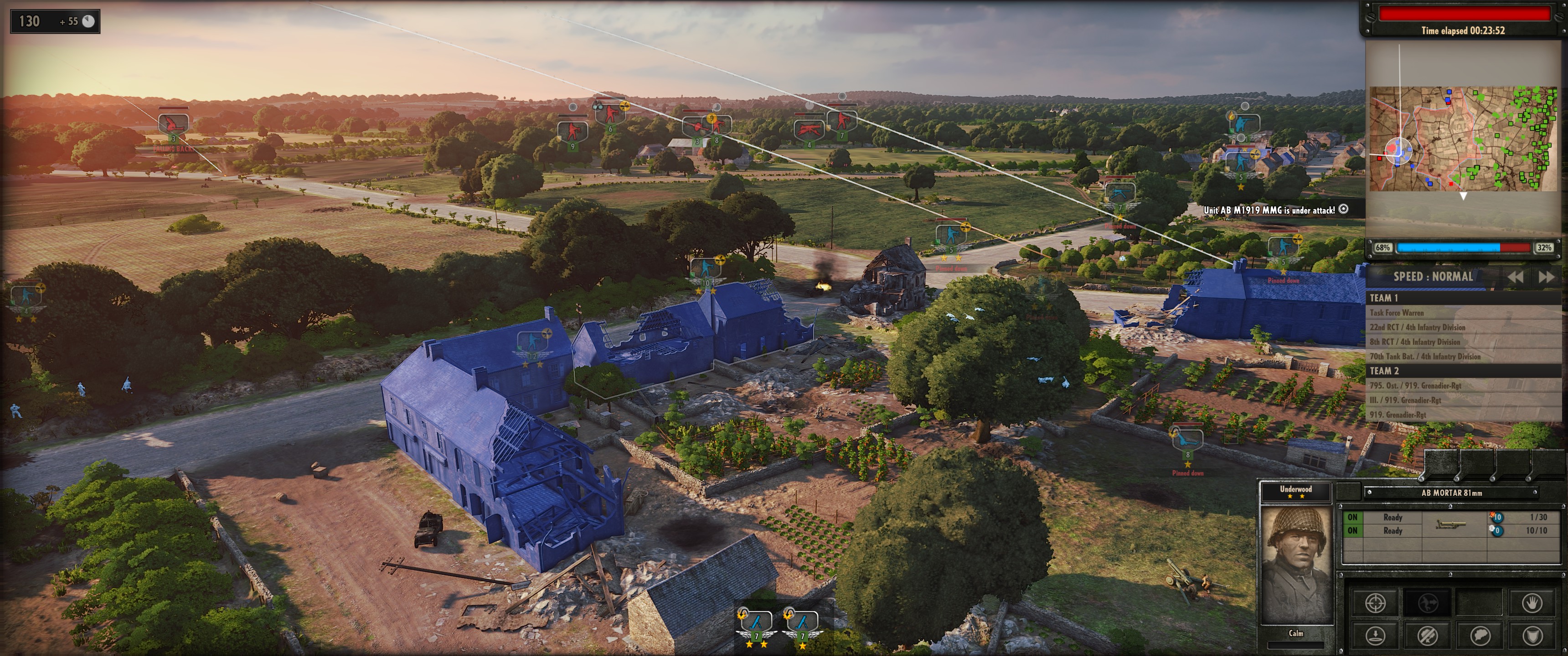Toggle the smoke rounds ON switch

(1352, 531)
